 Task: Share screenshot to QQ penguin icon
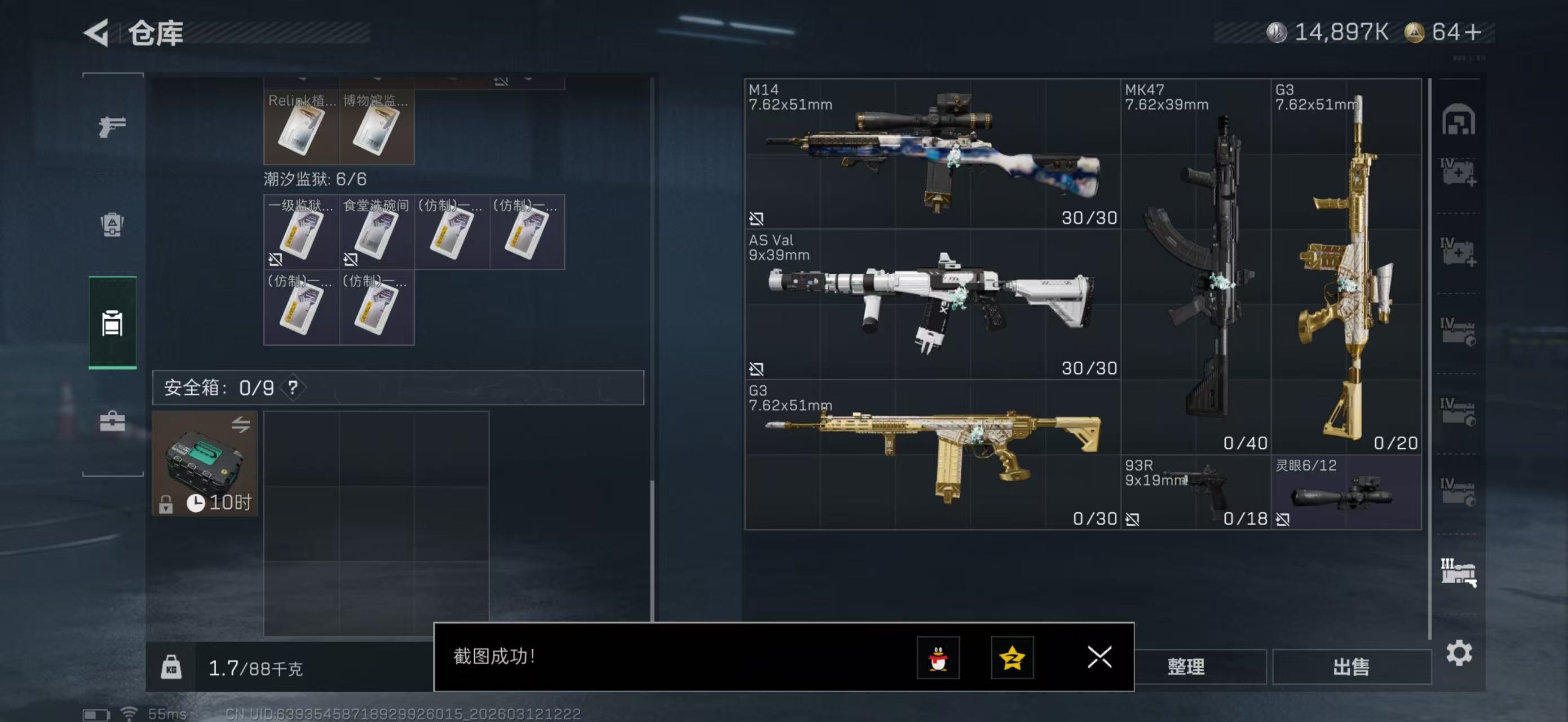[x=938, y=658]
